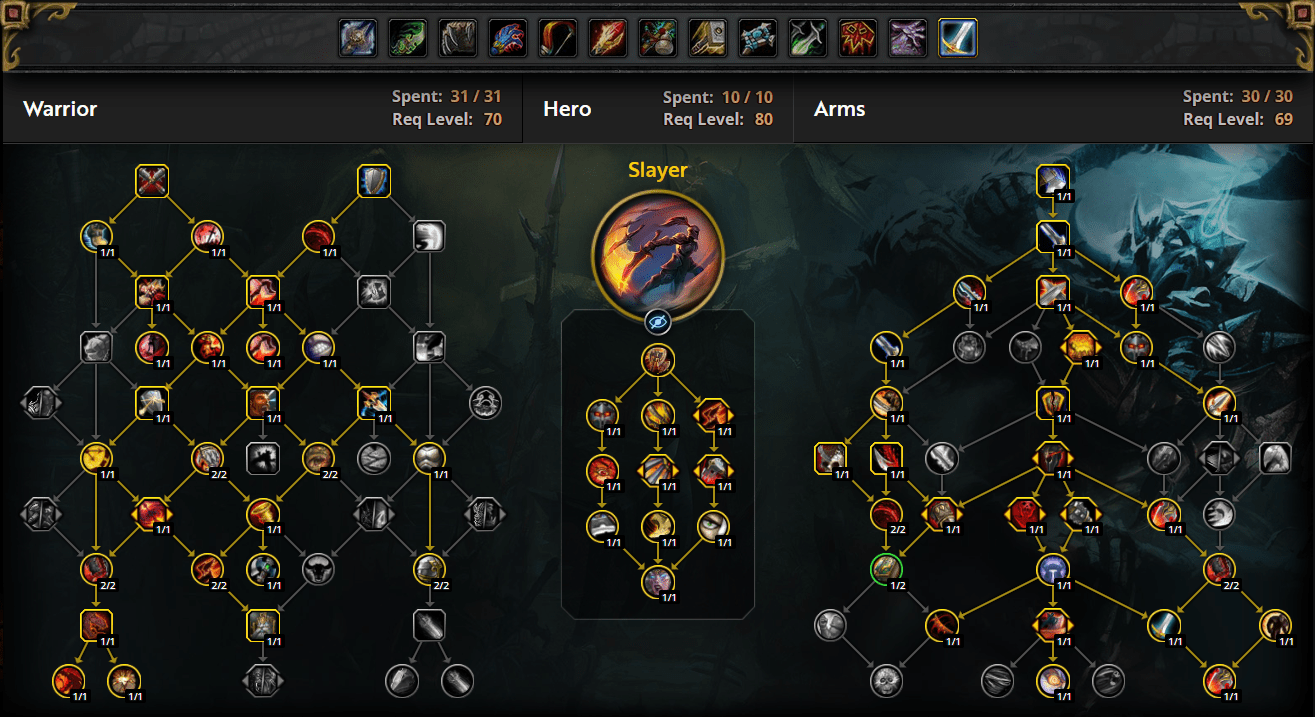The height and width of the screenshot is (717, 1315).
Task: Click the Battle Stance crossed-swords talent
Action: click(152, 181)
